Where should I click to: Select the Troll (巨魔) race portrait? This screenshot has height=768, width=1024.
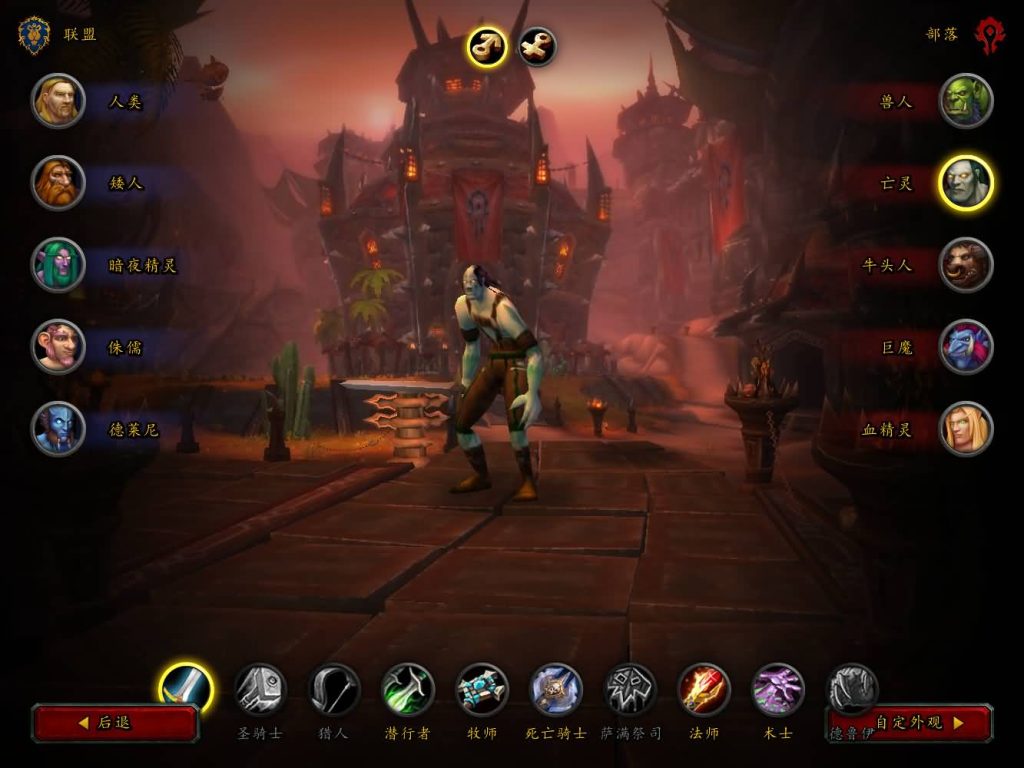[x=966, y=347]
